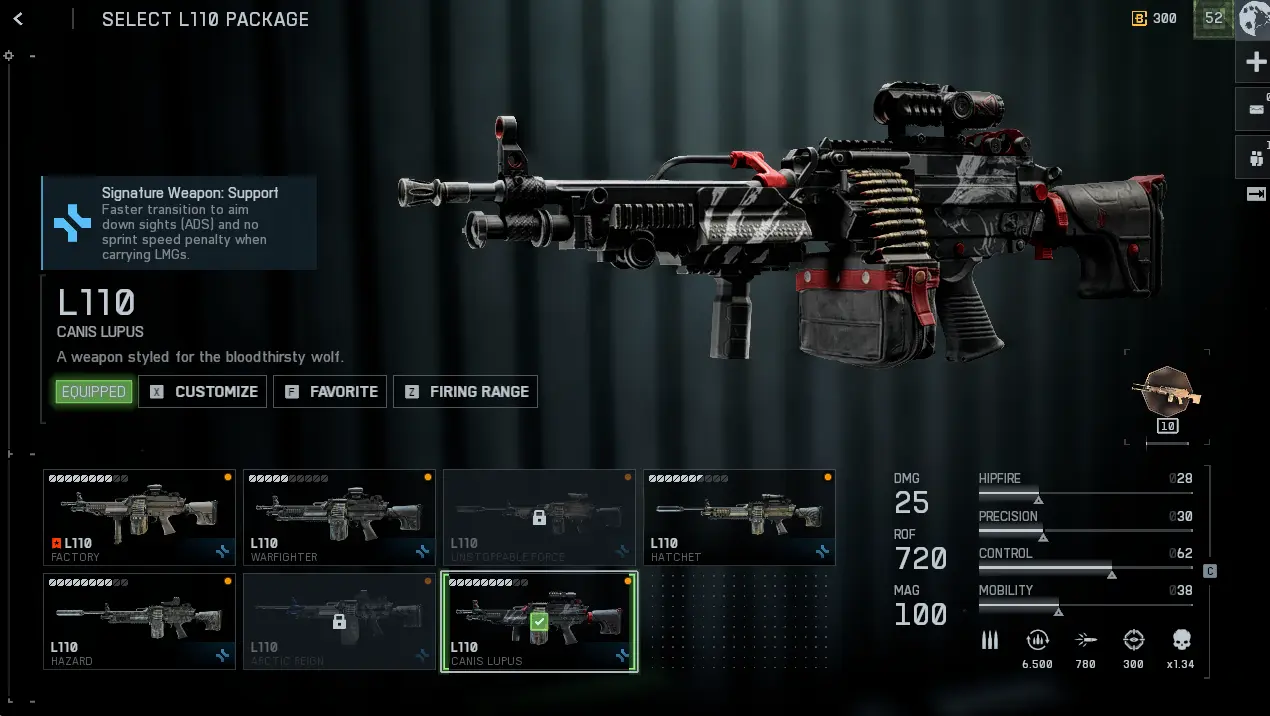1270x716 pixels.
Task: Go back using the top-left arrow
Action: (x=18, y=19)
